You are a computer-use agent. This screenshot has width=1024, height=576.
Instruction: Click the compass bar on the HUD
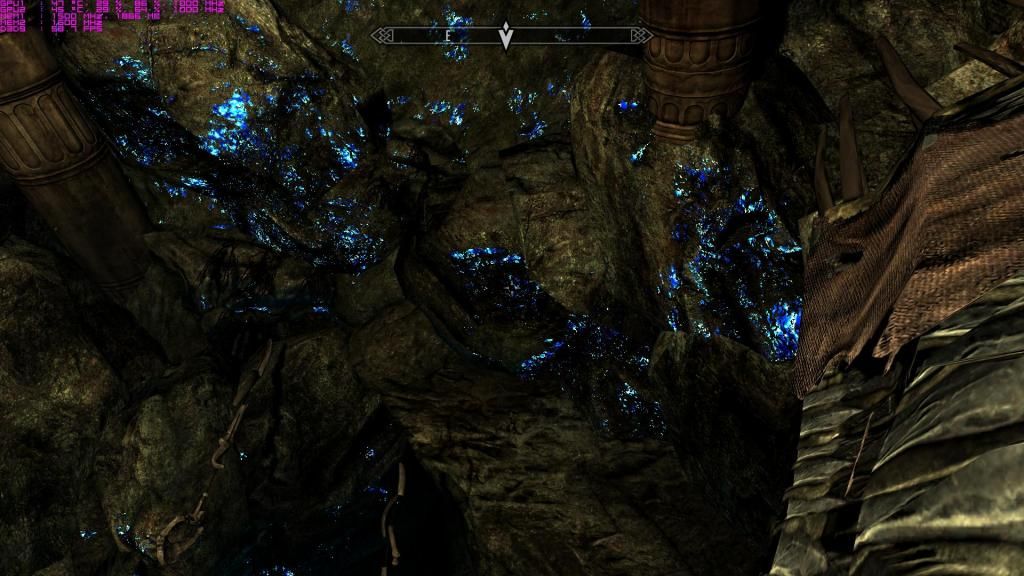pos(580,35)
